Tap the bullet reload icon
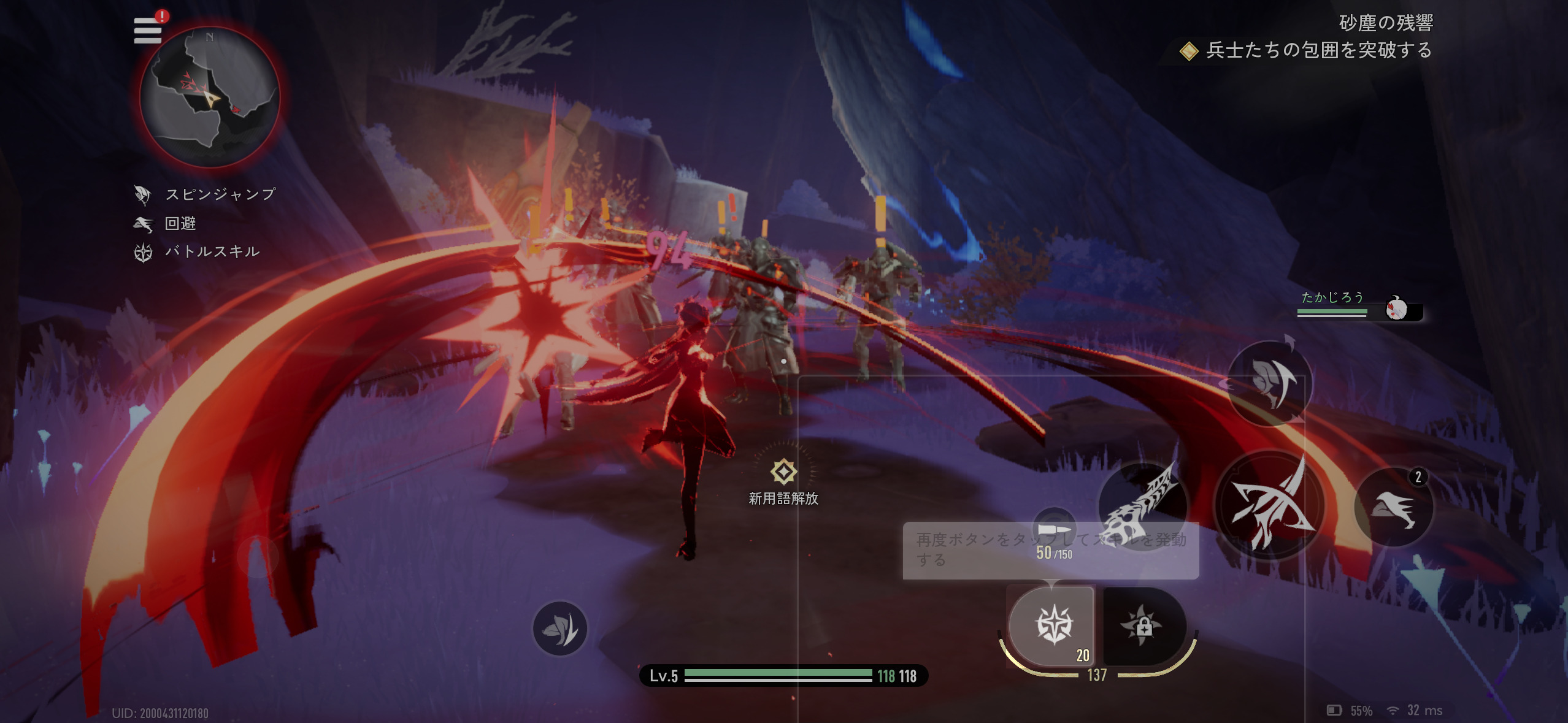 tap(1054, 529)
